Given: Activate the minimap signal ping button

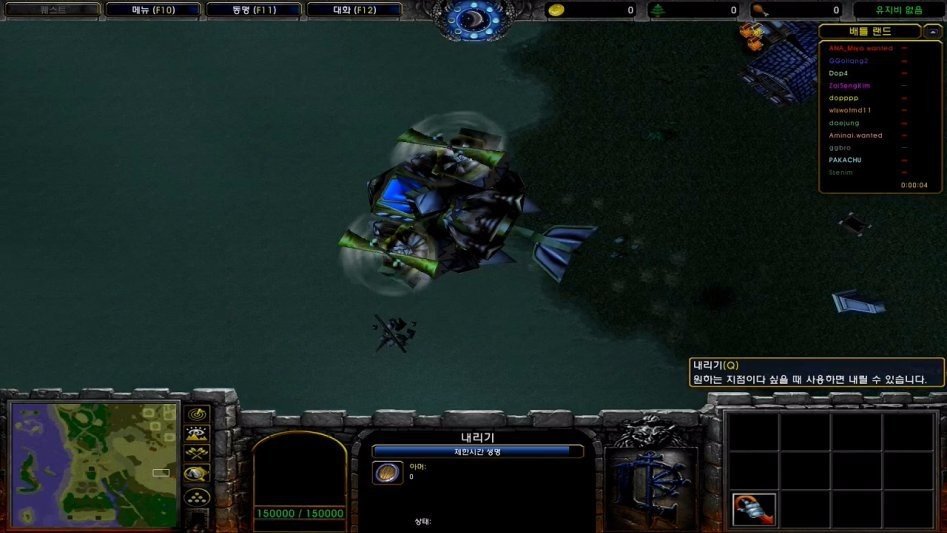Looking at the screenshot, I should tap(198, 414).
